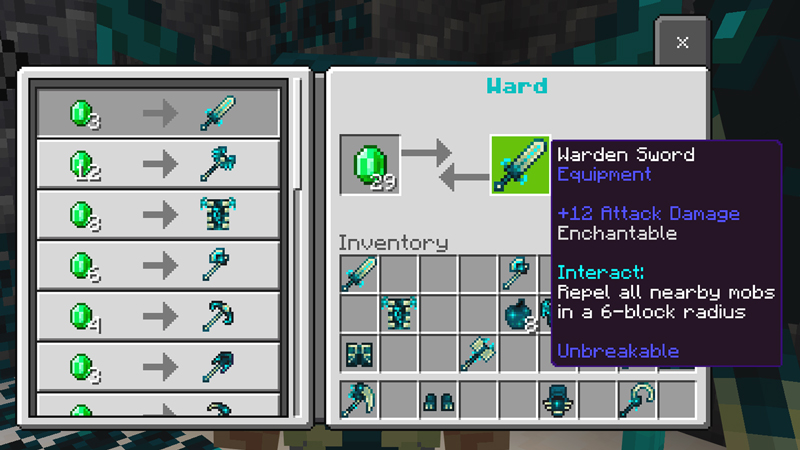Select the boots in the hotbar row
800x450 pixels.
[438, 399]
